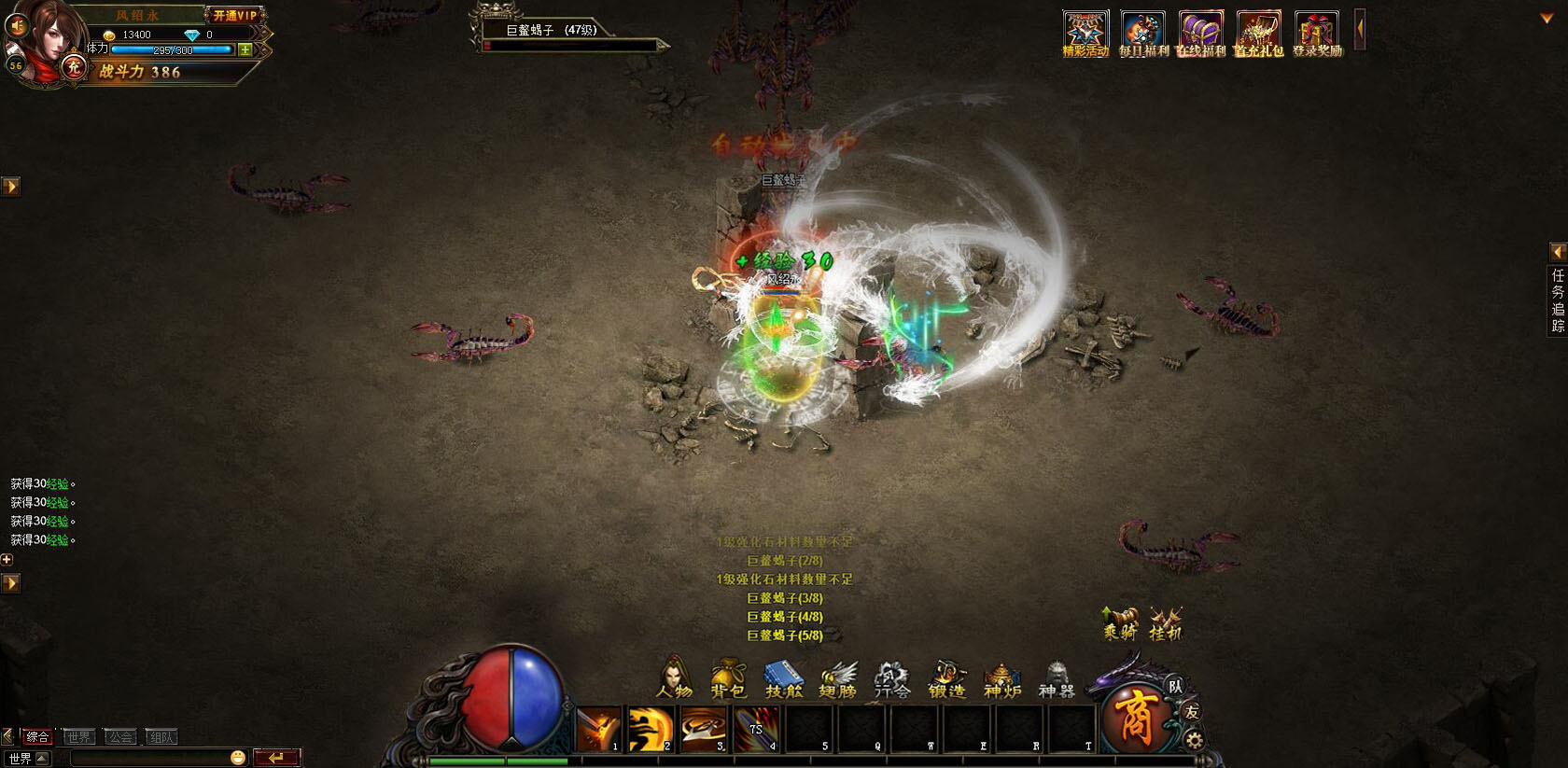Activate the flaming sword skill in slot 1
This screenshot has width=1568, height=768.
coord(598,729)
